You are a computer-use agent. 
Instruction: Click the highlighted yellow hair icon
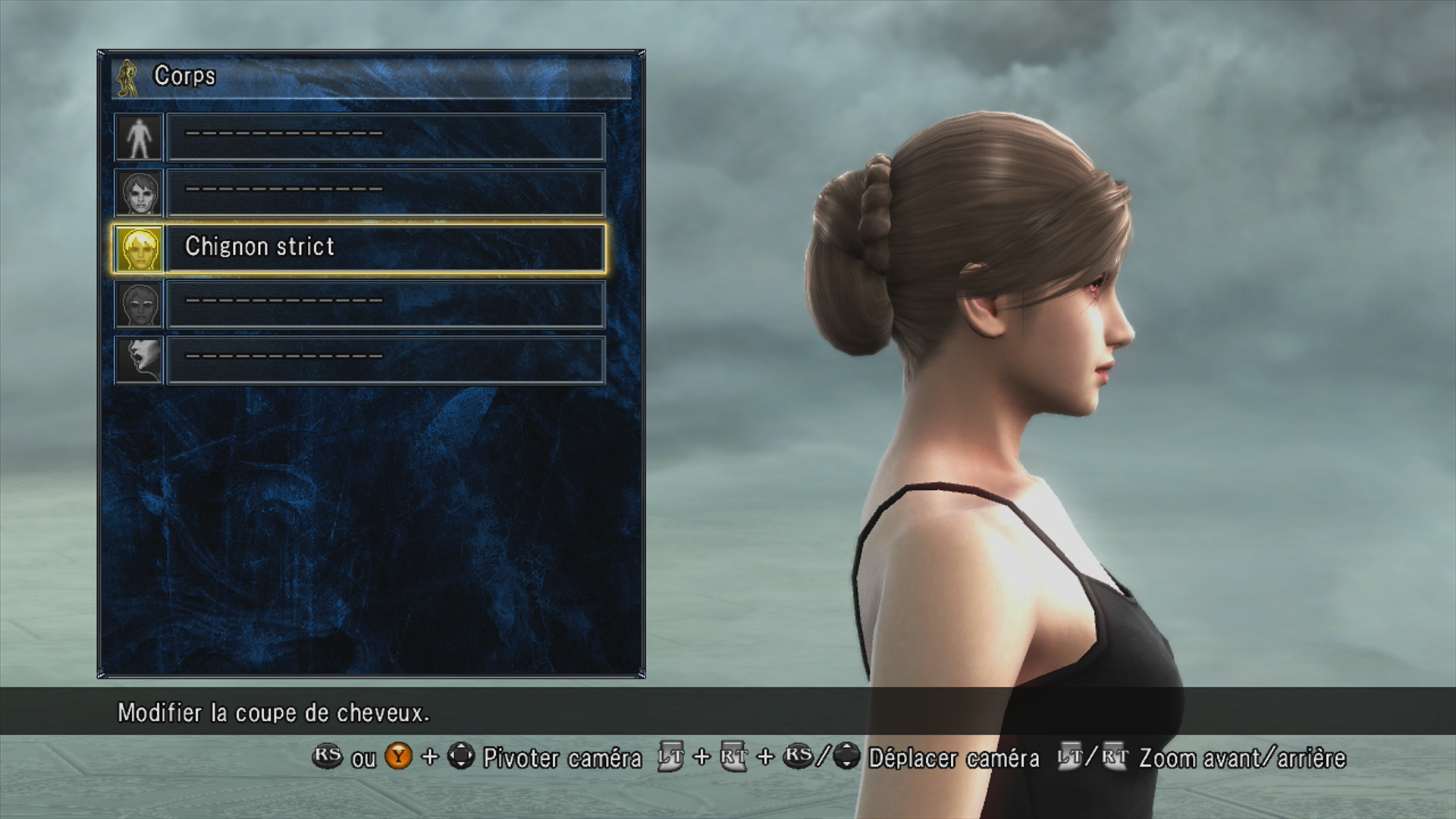click(x=140, y=249)
